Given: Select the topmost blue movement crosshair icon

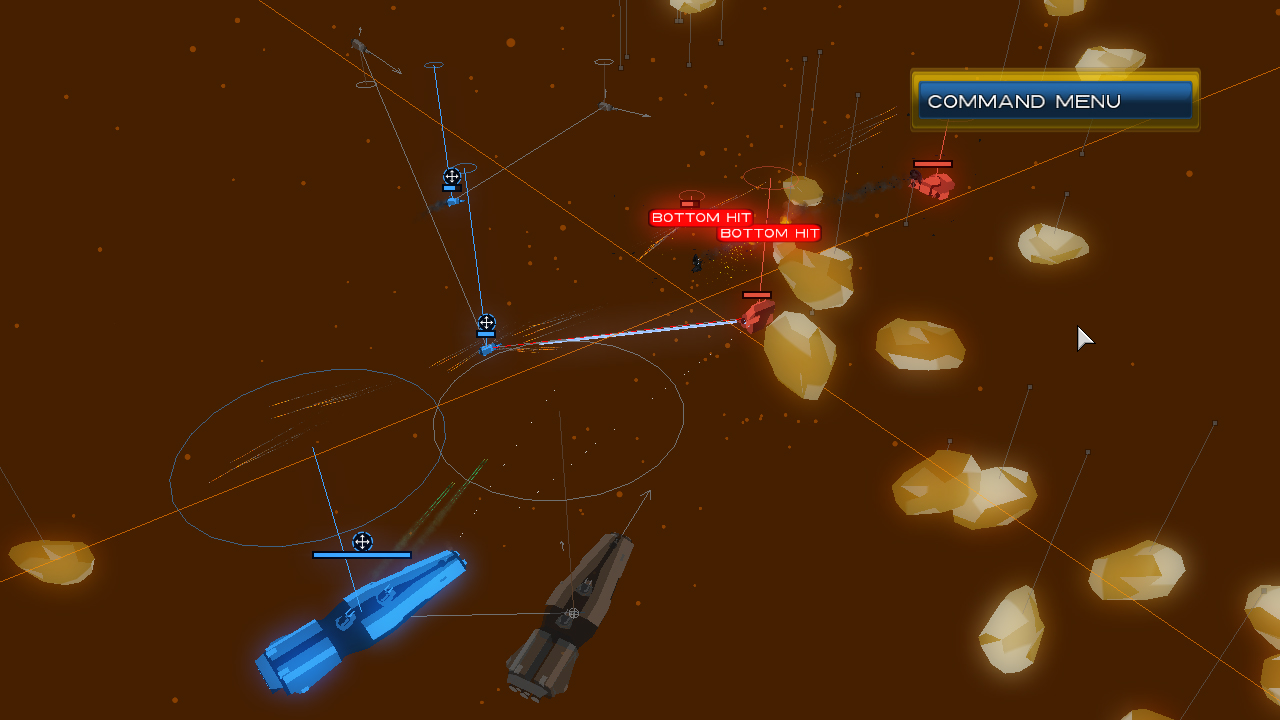Looking at the screenshot, I should (452, 177).
